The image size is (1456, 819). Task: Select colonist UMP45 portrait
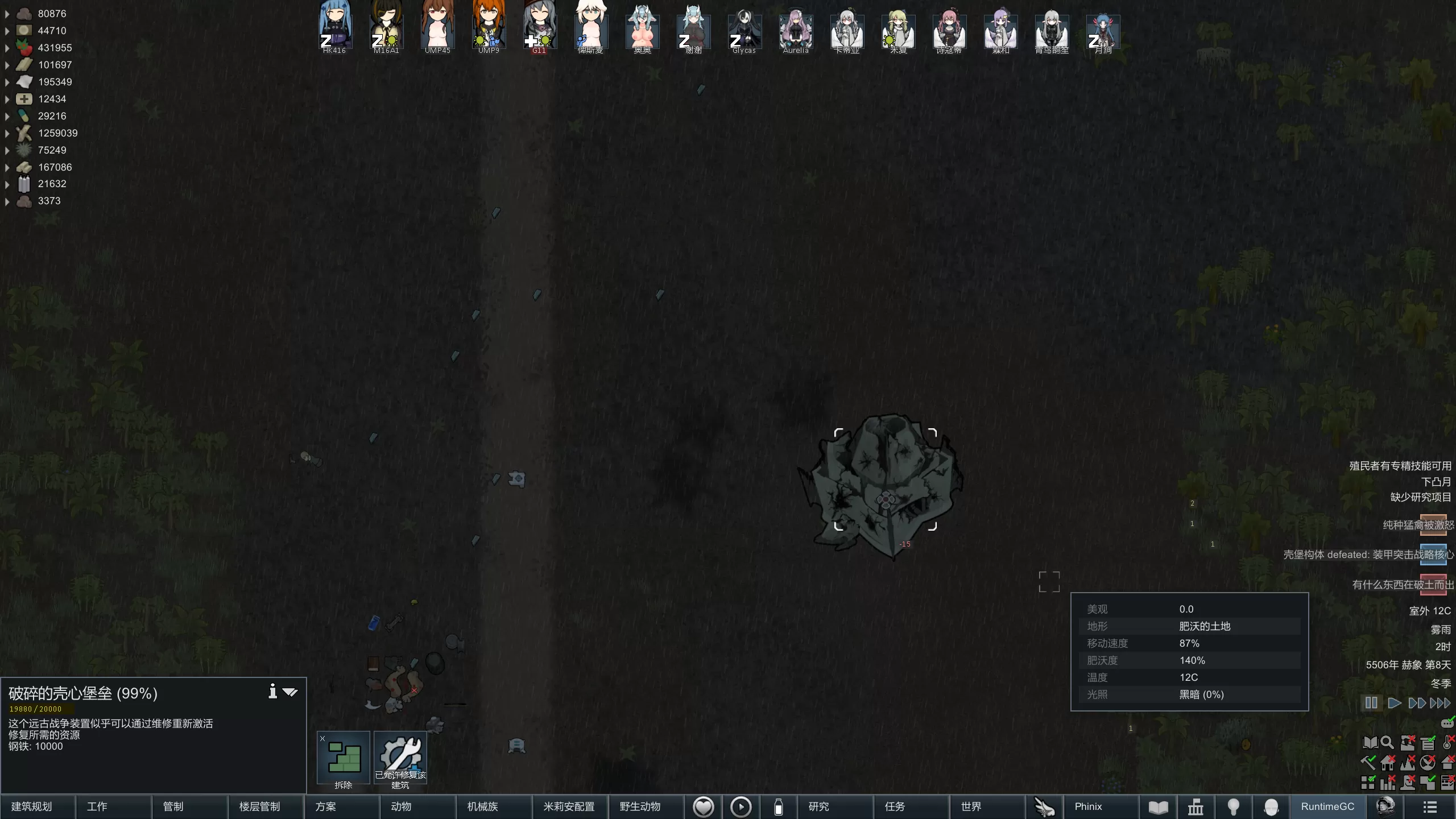coord(437,28)
